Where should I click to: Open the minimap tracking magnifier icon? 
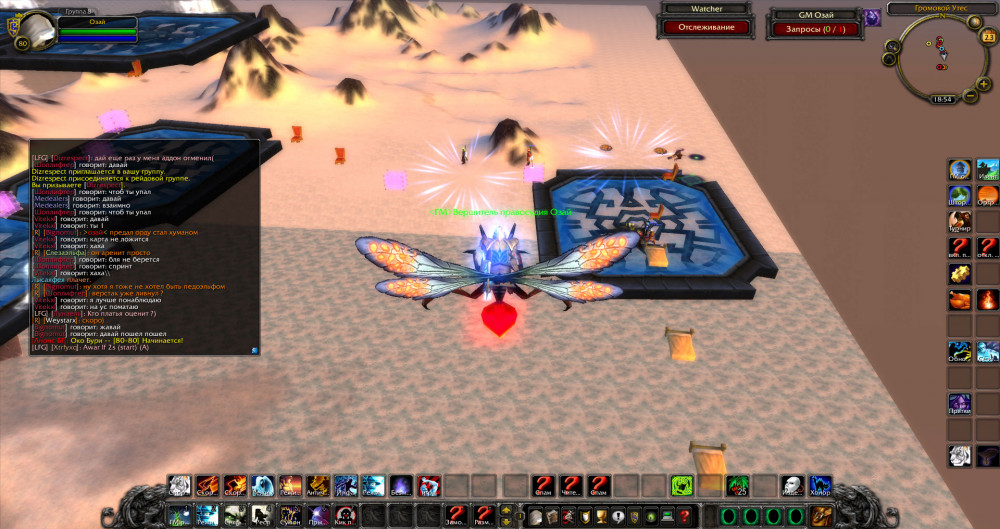tap(891, 46)
